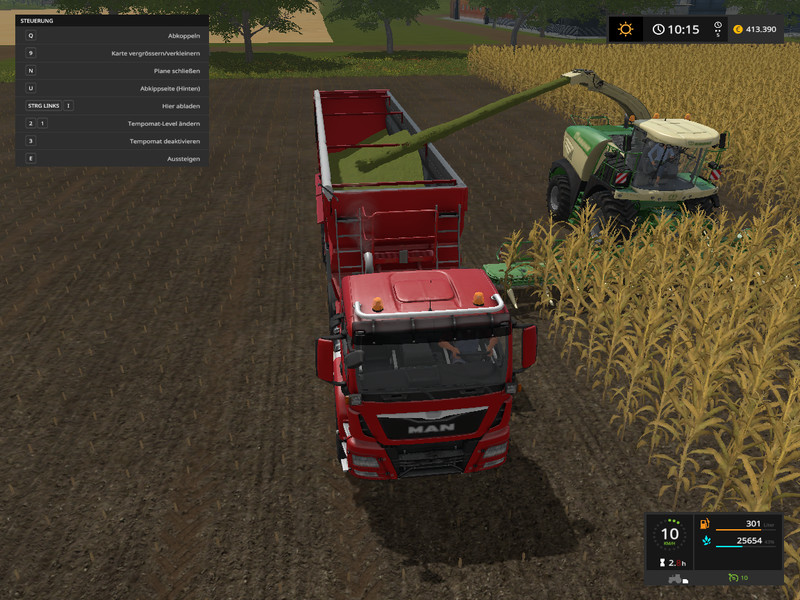
Task: Select the cyan crop fill-level icon
Action: tap(705, 540)
